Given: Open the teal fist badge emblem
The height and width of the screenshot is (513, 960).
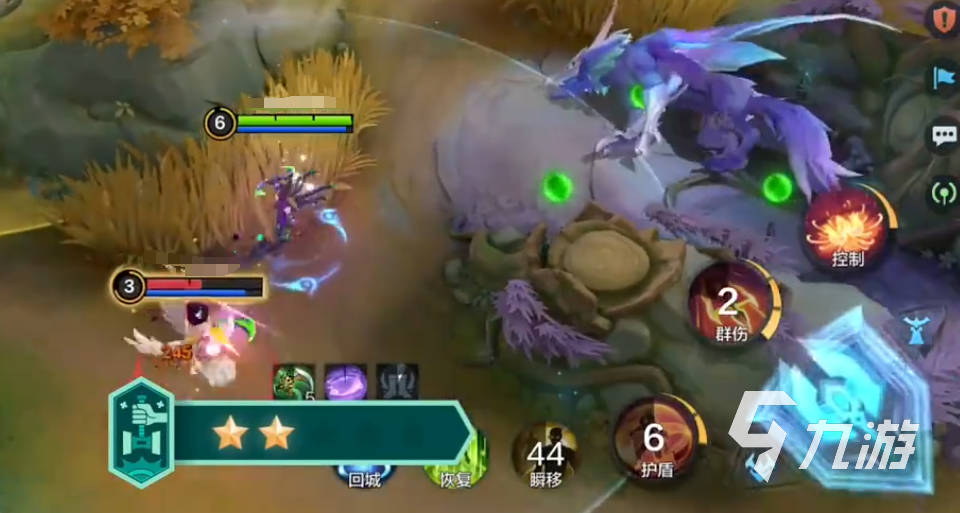Looking at the screenshot, I should 141,433.
